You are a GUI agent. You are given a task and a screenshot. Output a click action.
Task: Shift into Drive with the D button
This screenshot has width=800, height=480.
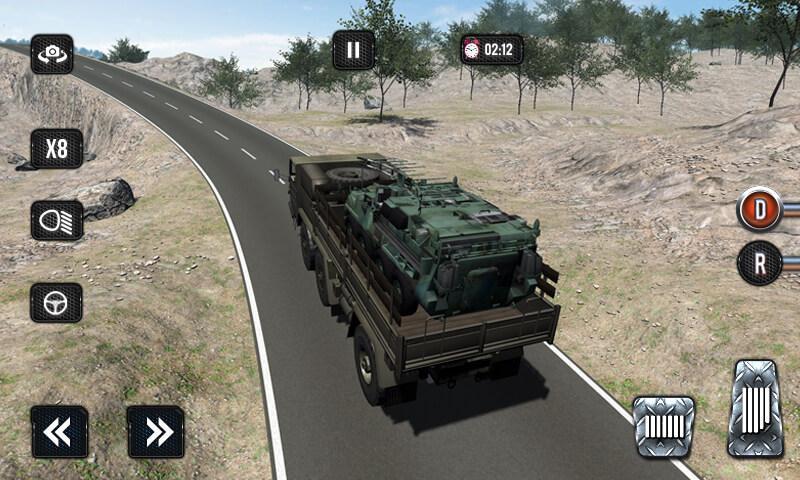760,209
